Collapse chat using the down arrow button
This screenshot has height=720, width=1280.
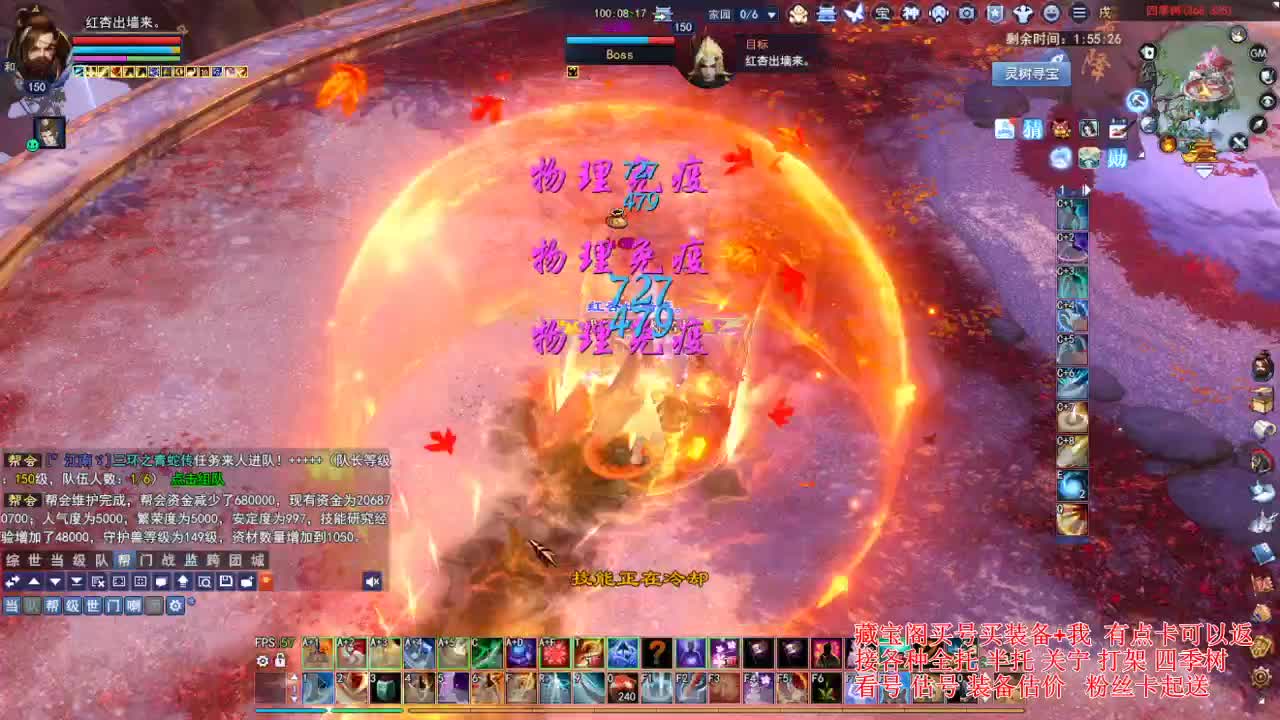pyautogui.click(x=54, y=582)
